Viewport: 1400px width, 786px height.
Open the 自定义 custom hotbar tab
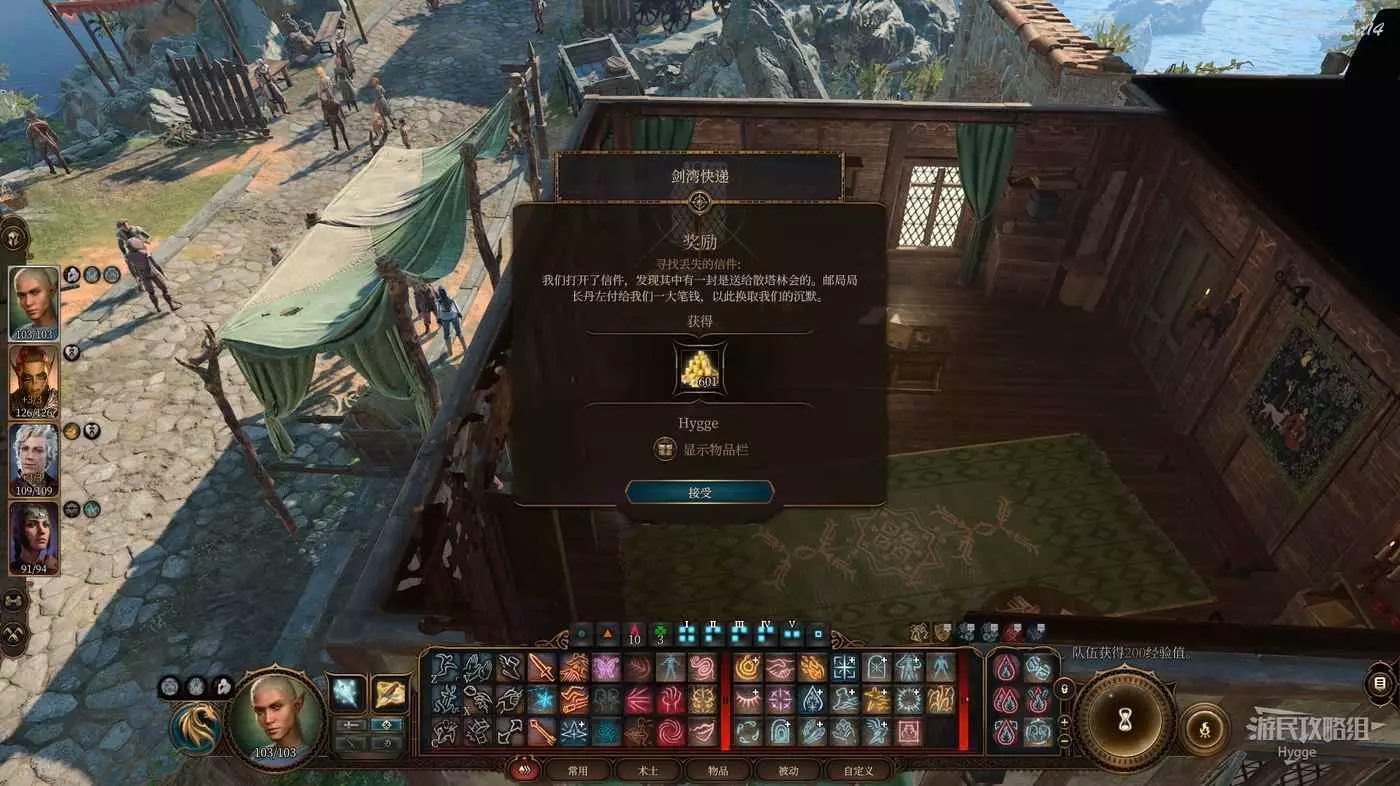click(x=858, y=771)
